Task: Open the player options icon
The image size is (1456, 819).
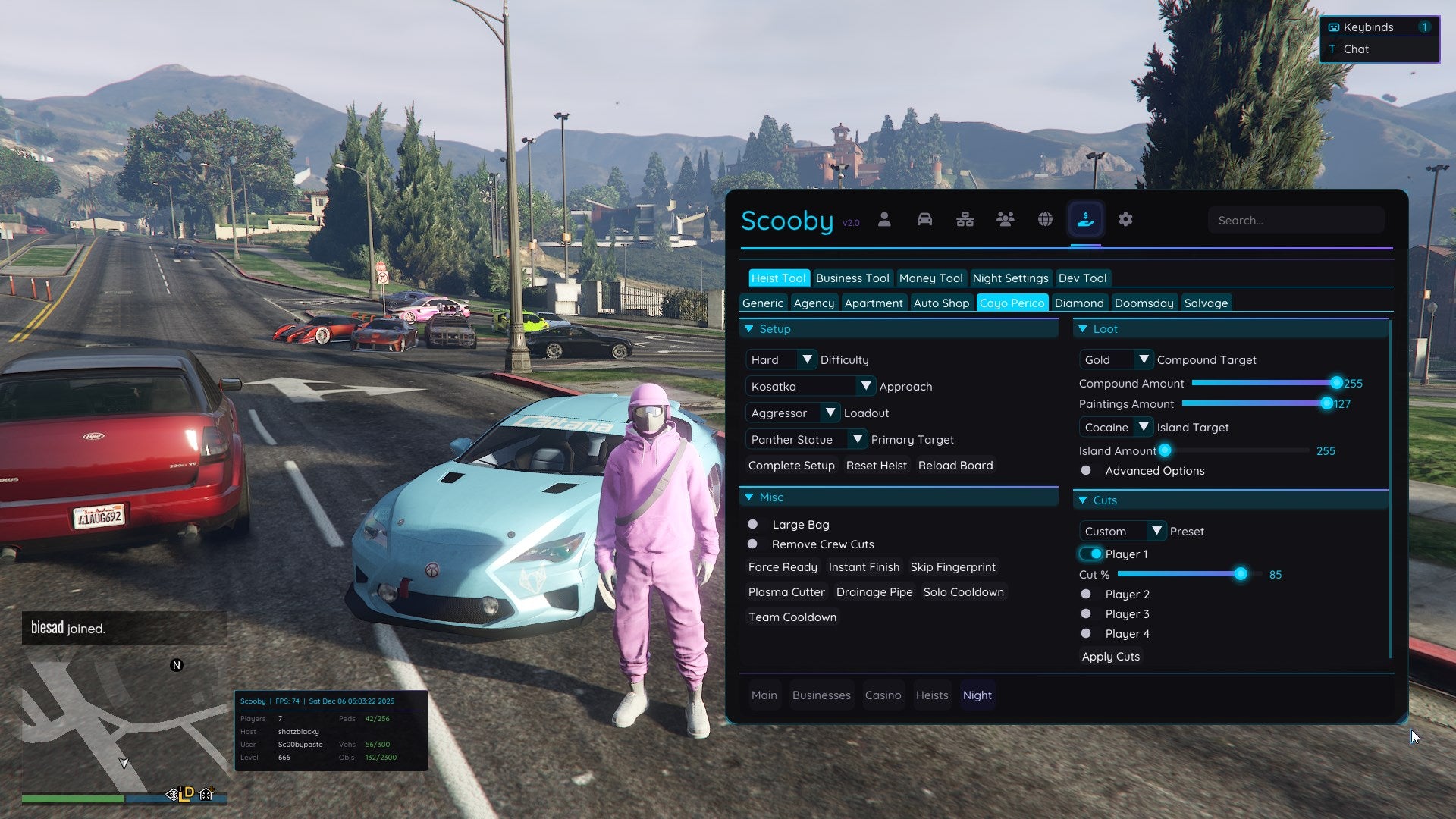Action: coord(884,219)
